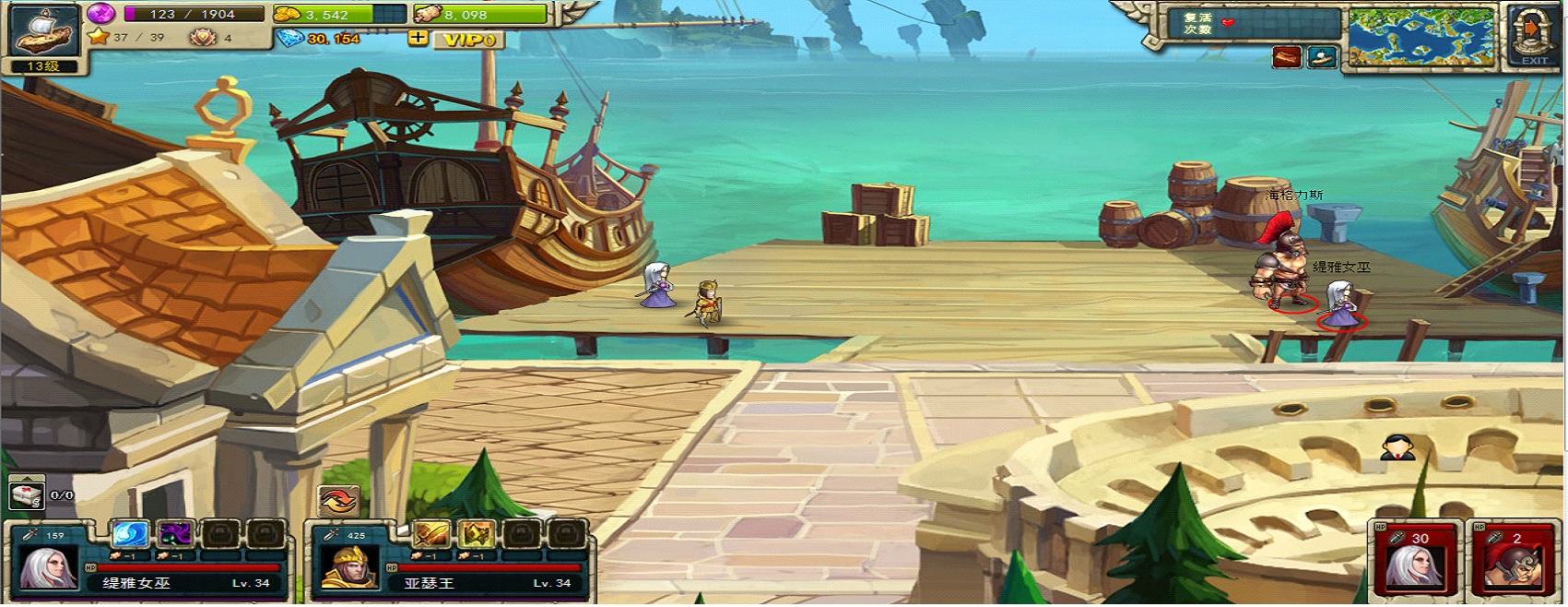Add diamonds with the yellow plus button
Image resolution: width=1568 pixels, height=607 pixels.
point(418,38)
